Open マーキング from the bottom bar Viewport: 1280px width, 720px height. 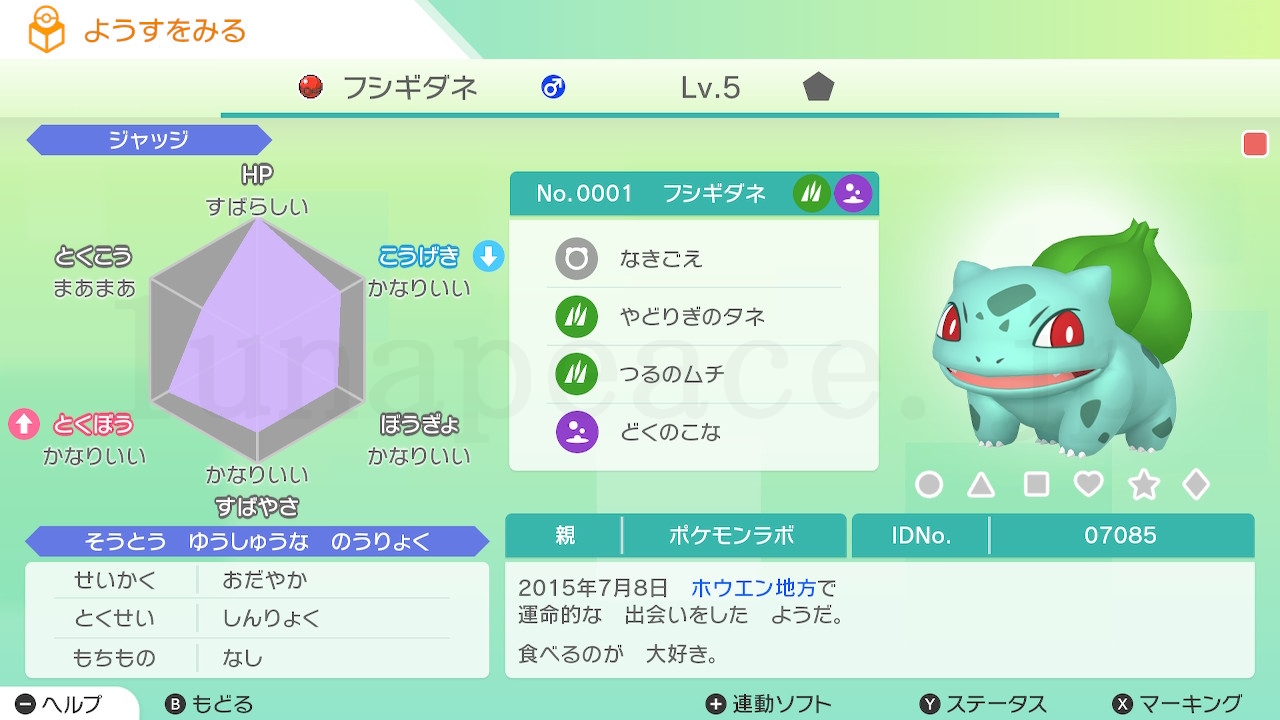[x=1180, y=703]
